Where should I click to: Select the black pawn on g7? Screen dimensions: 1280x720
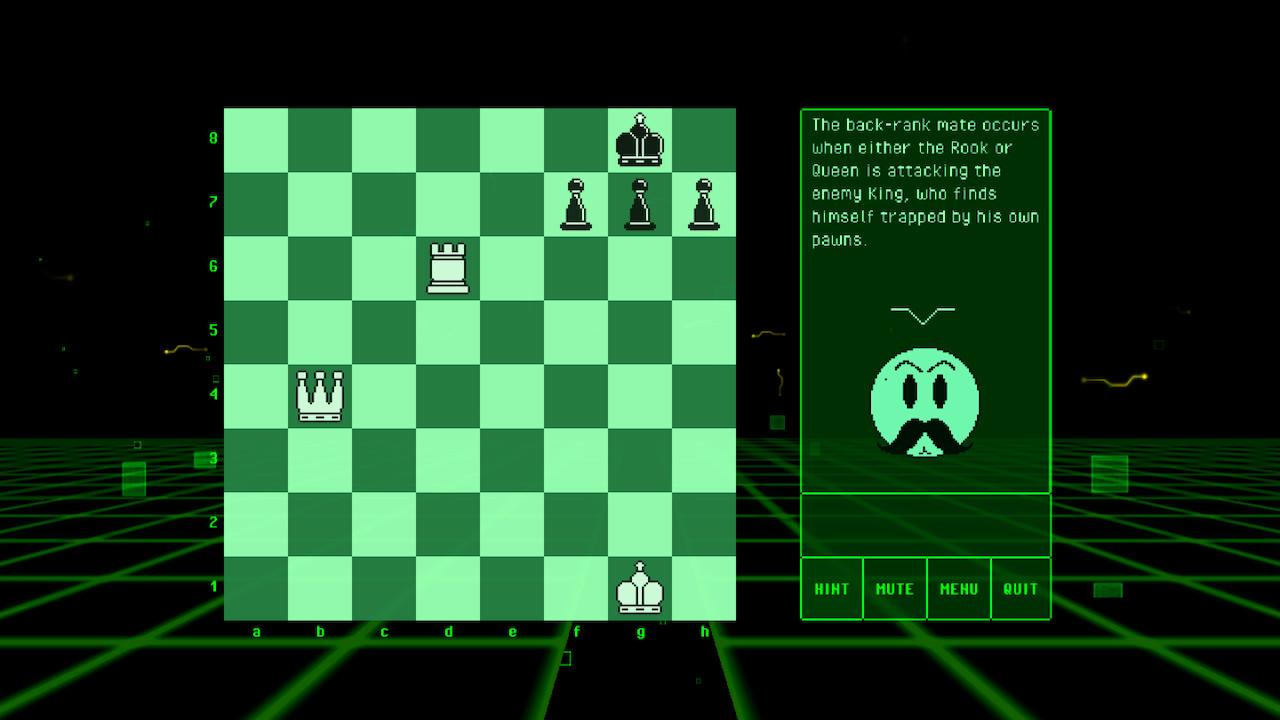coord(641,204)
